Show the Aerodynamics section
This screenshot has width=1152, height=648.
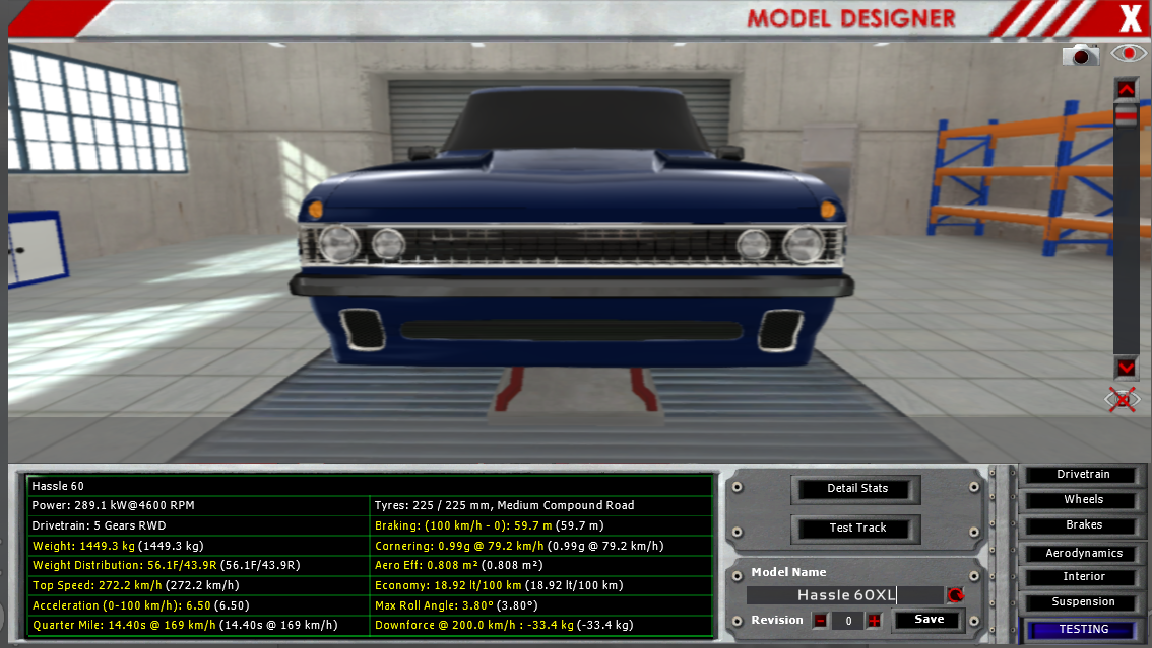click(1083, 553)
